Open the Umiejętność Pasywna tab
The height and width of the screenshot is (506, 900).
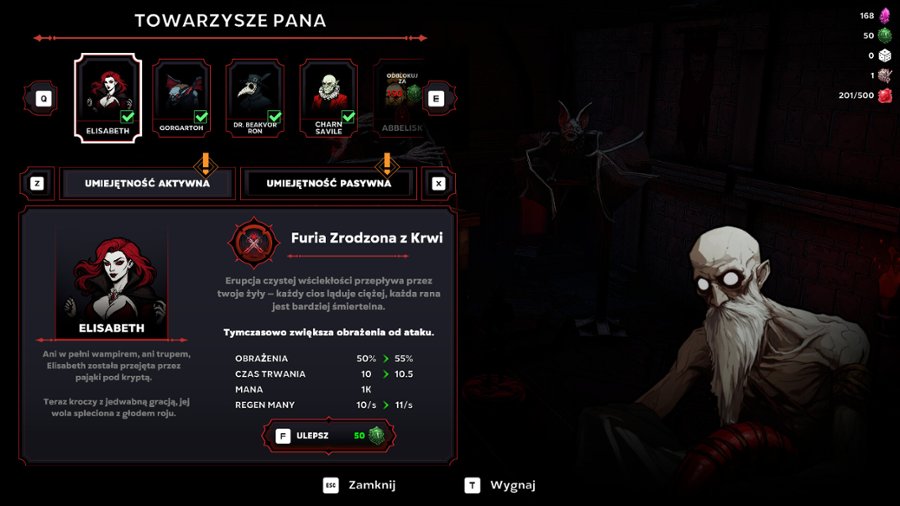[x=328, y=184]
